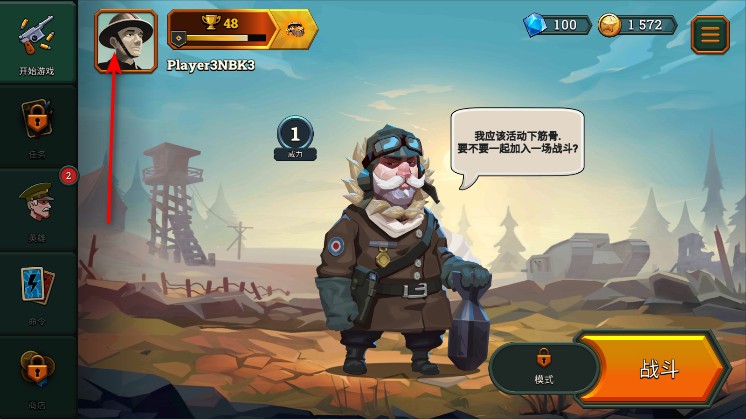Screen dimensions: 746x419
Task: Click the locked 模式 mode button
Action: coord(543,366)
